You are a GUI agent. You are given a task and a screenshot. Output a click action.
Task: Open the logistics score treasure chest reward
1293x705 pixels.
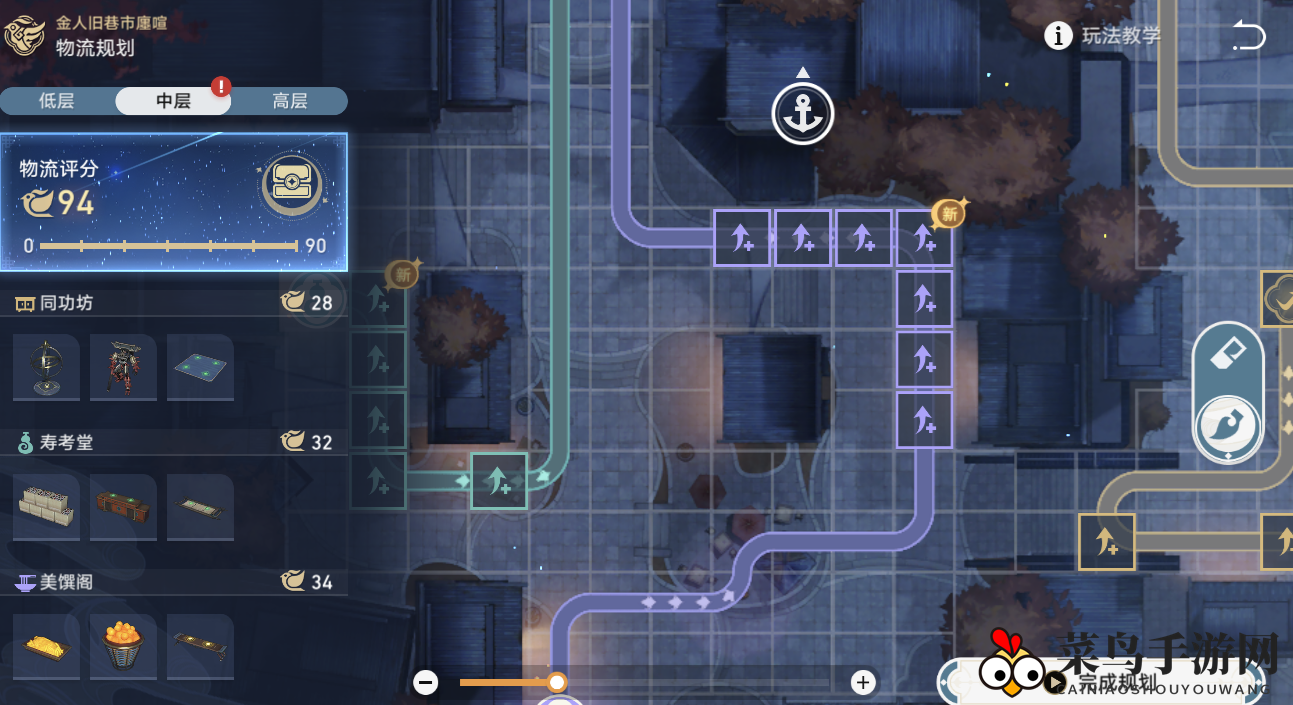[292, 184]
